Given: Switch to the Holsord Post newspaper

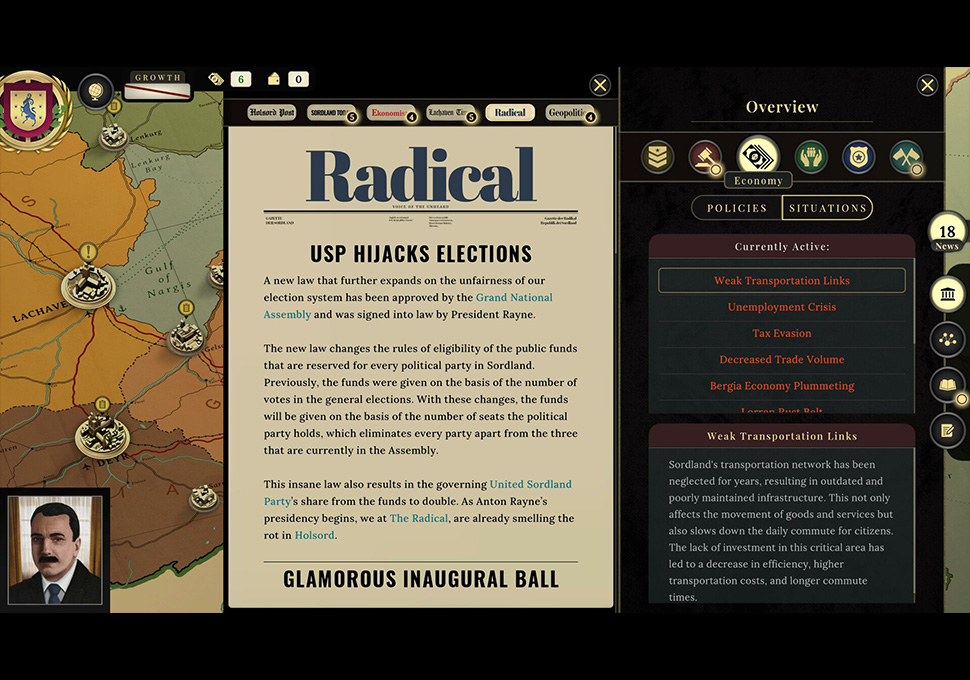Looking at the screenshot, I should pyautogui.click(x=272, y=113).
